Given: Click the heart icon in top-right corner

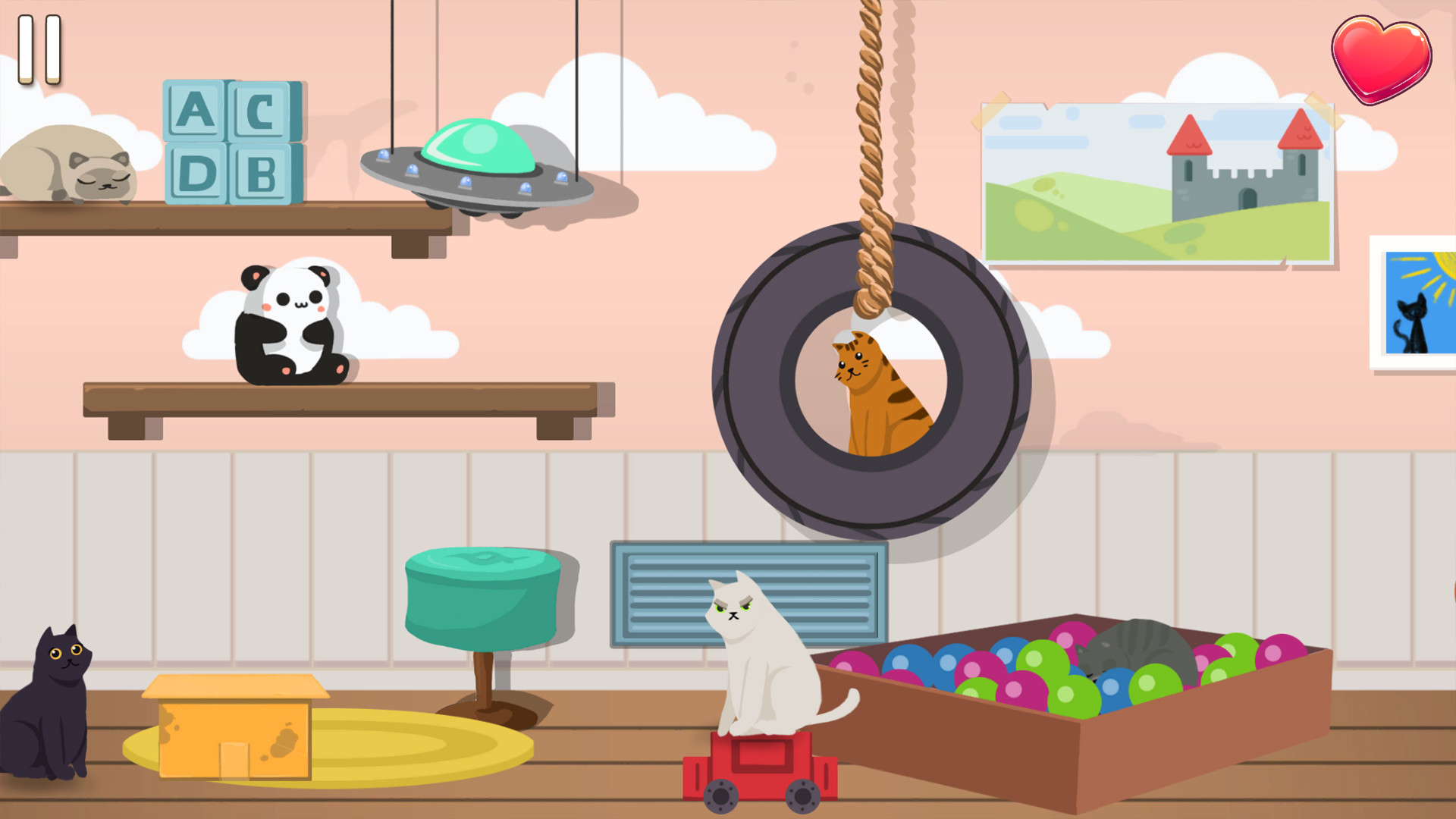Looking at the screenshot, I should point(1382,59).
